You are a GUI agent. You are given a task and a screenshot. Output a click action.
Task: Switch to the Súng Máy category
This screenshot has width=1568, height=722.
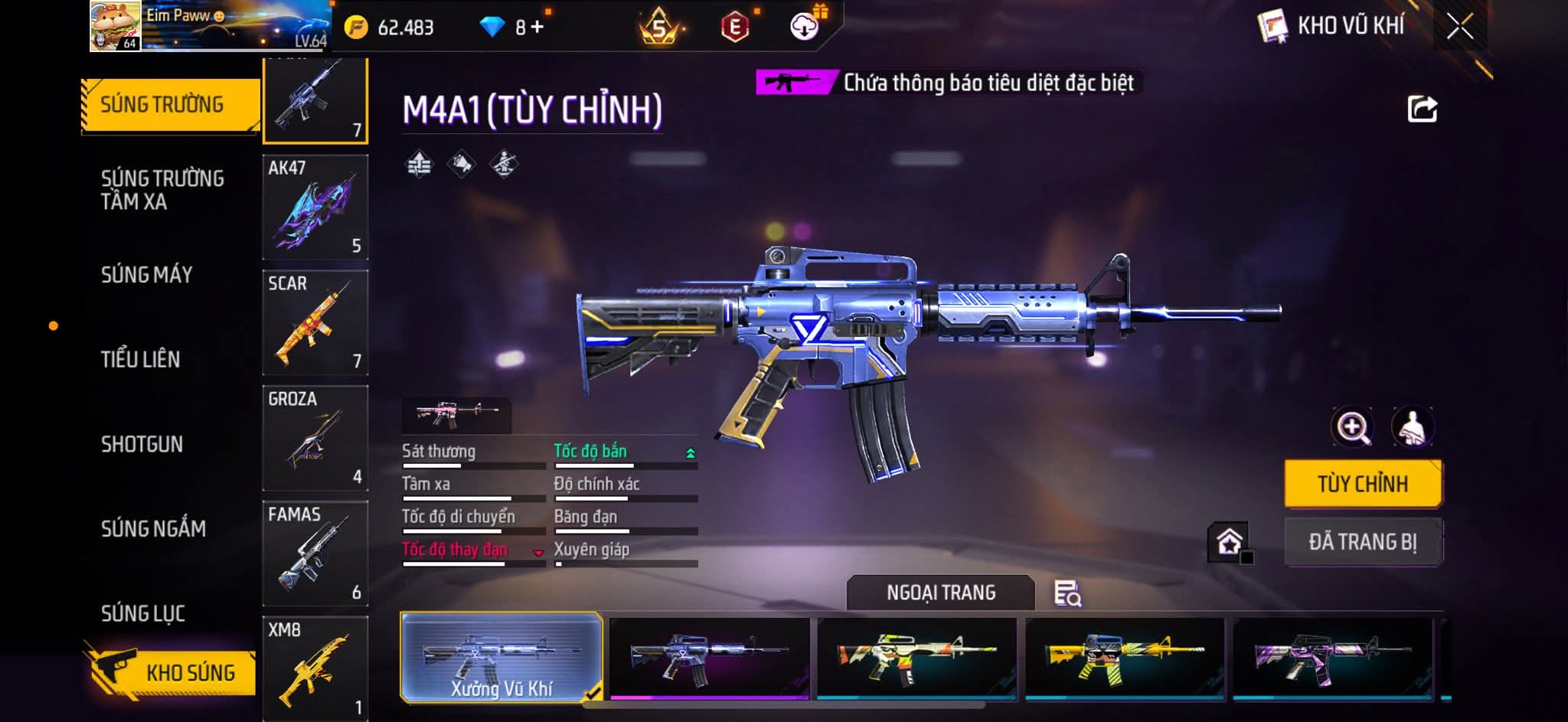(146, 275)
